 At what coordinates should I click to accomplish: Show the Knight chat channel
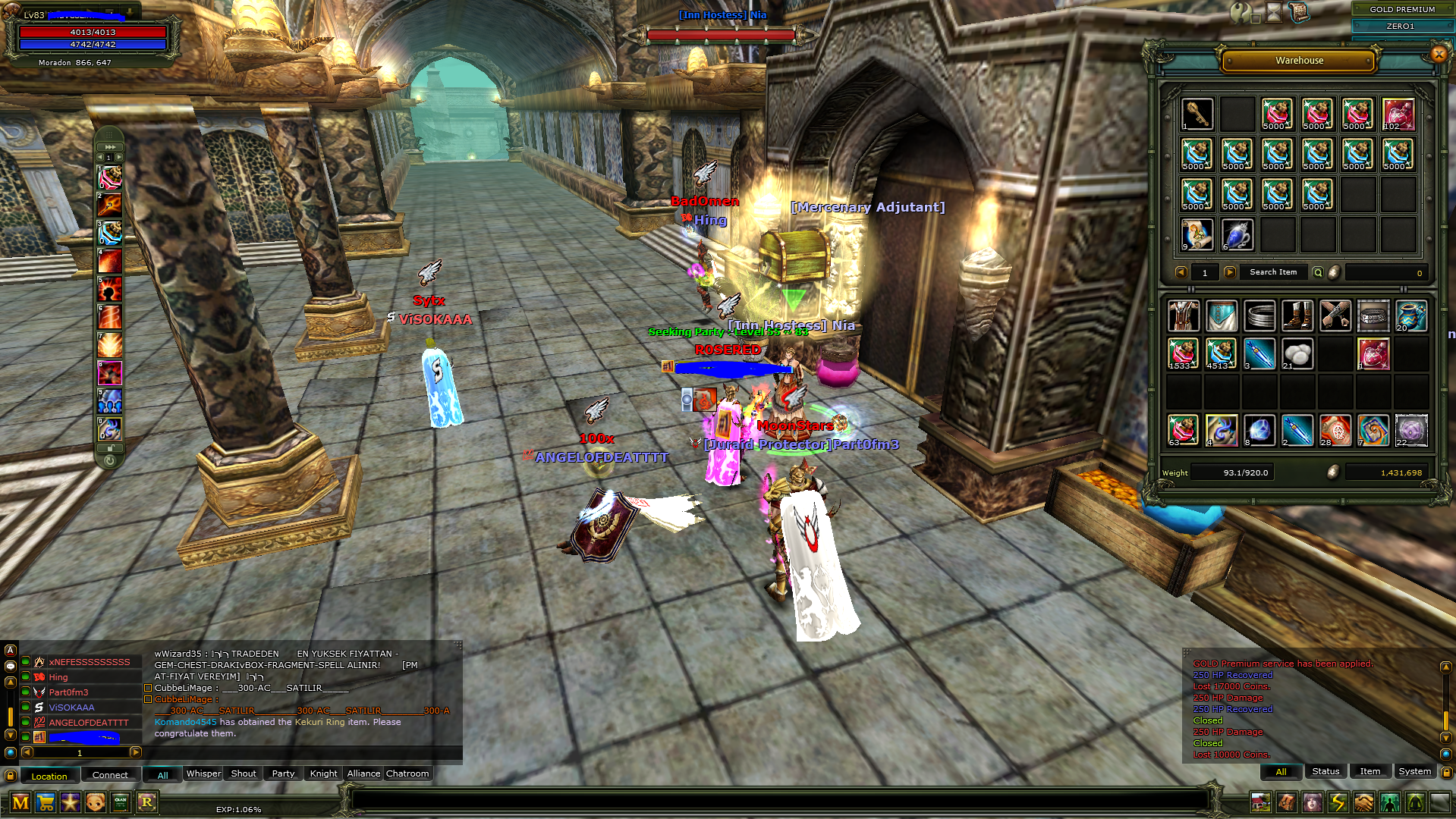pyautogui.click(x=323, y=773)
